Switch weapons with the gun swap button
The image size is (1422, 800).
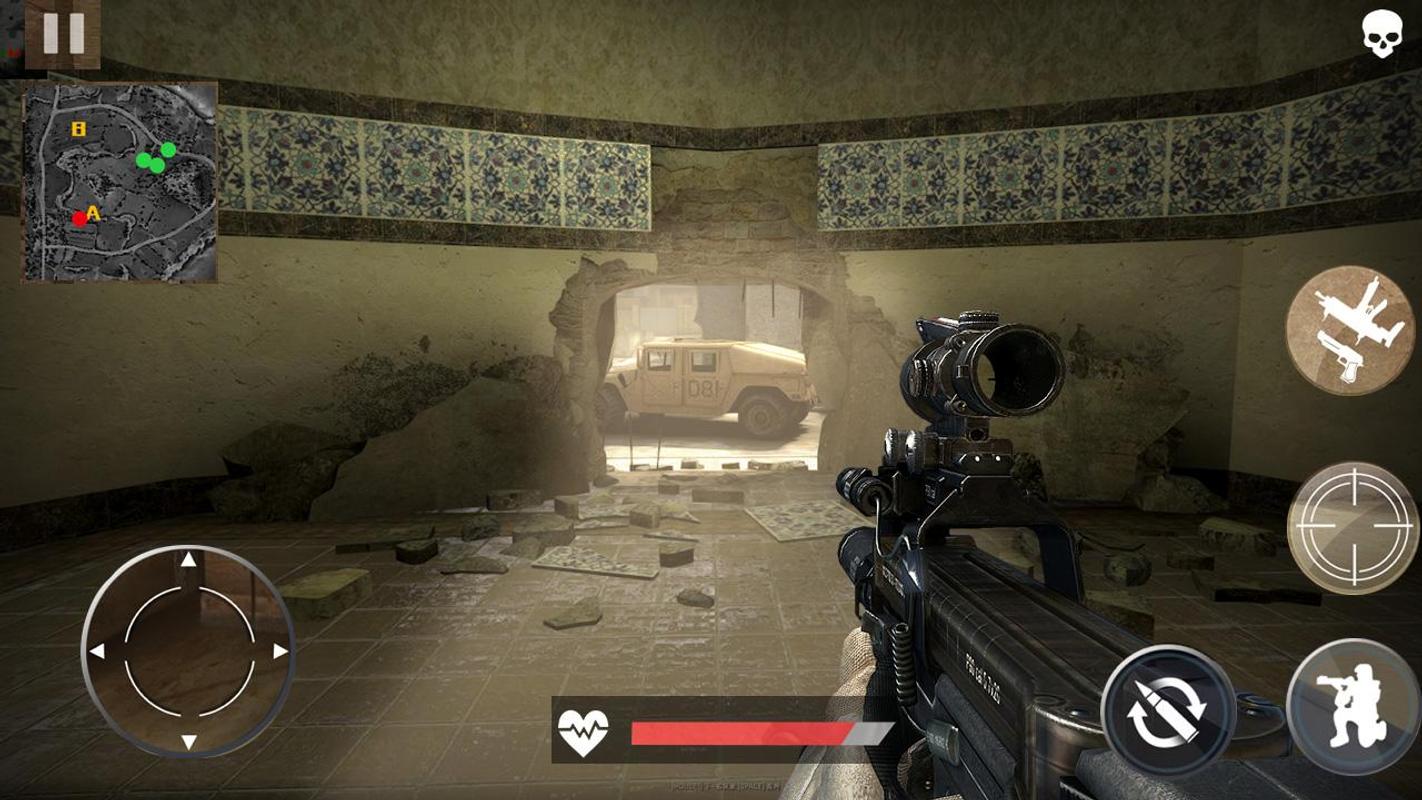(x=1349, y=329)
